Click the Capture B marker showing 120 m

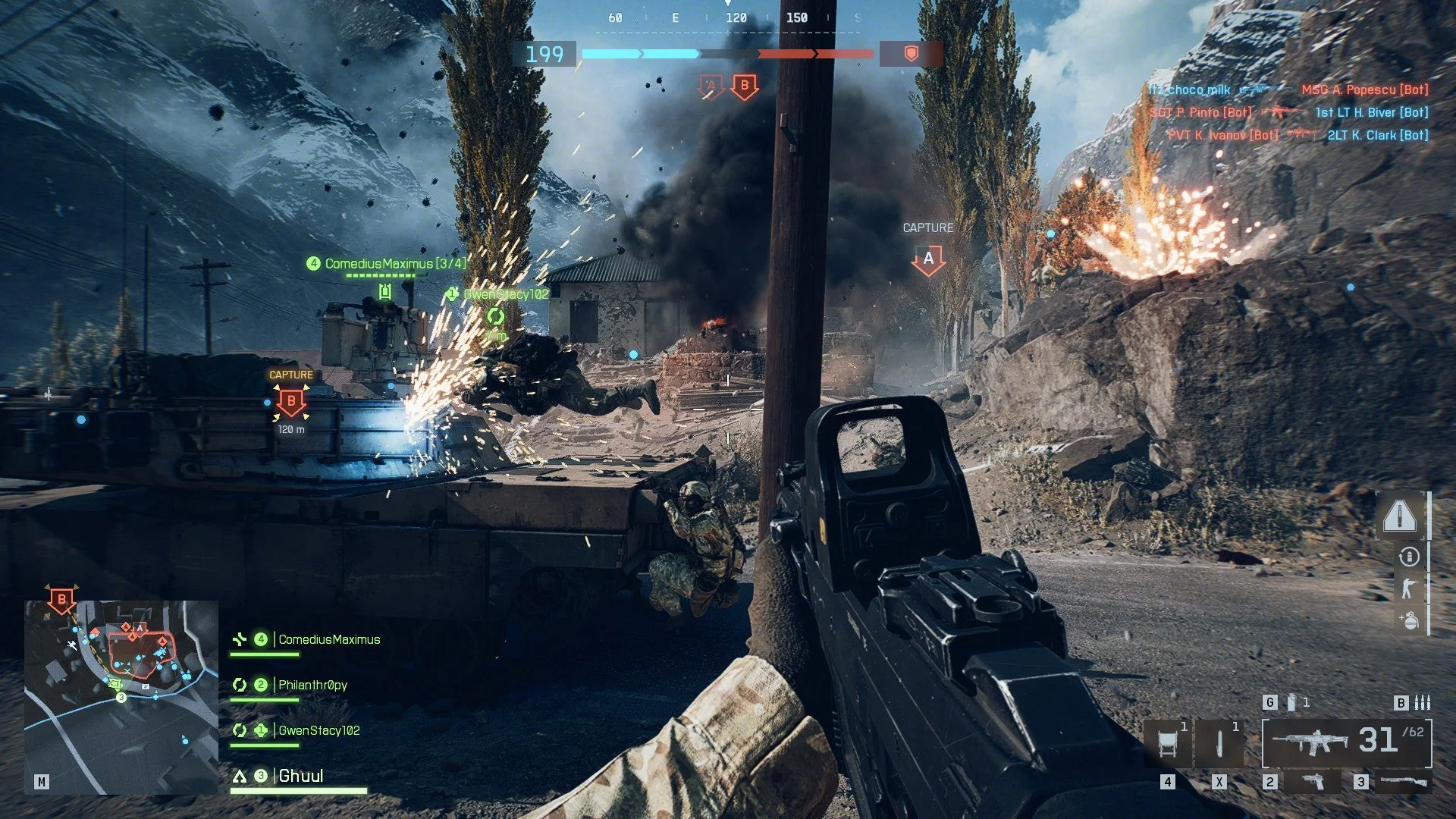tap(291, 402)
